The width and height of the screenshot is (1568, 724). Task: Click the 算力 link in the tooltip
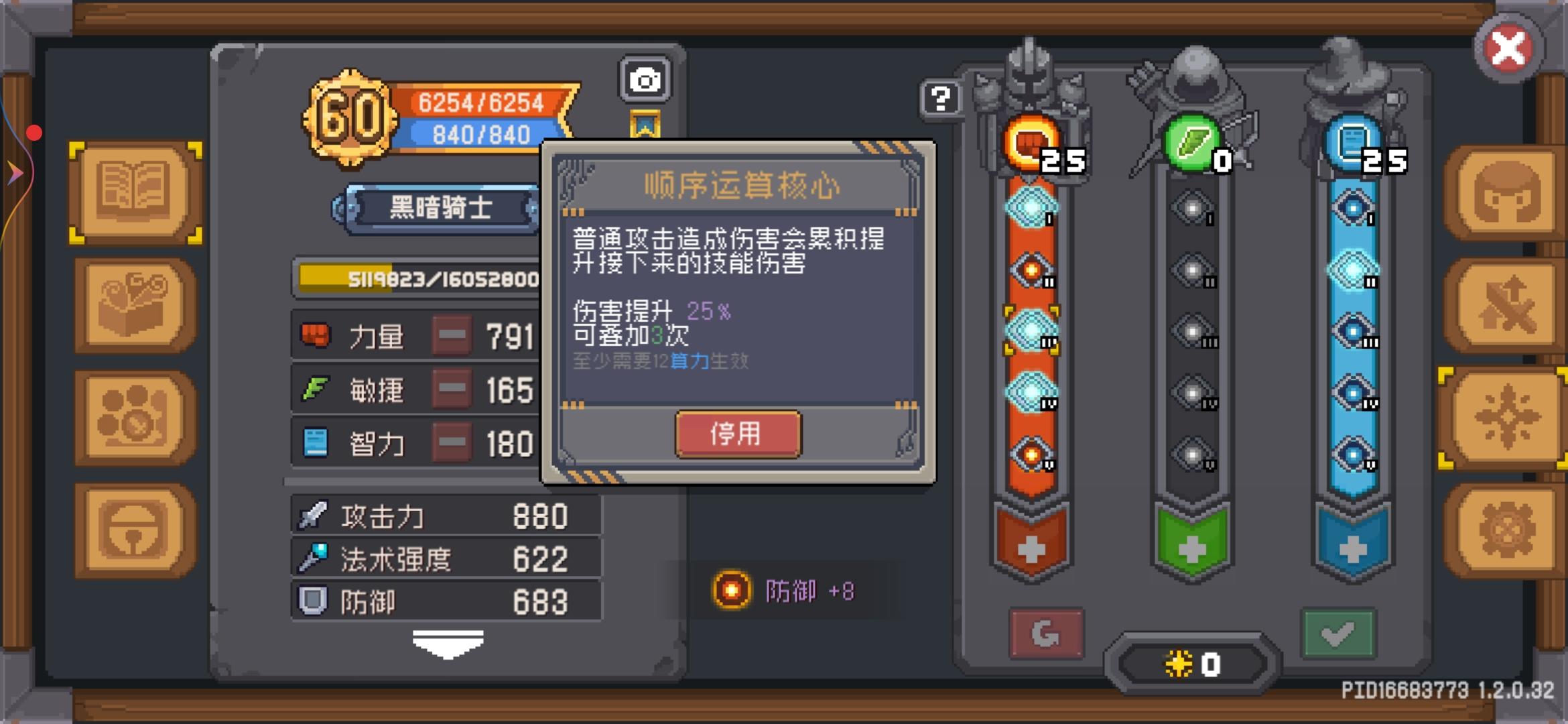tap(689, 361)
